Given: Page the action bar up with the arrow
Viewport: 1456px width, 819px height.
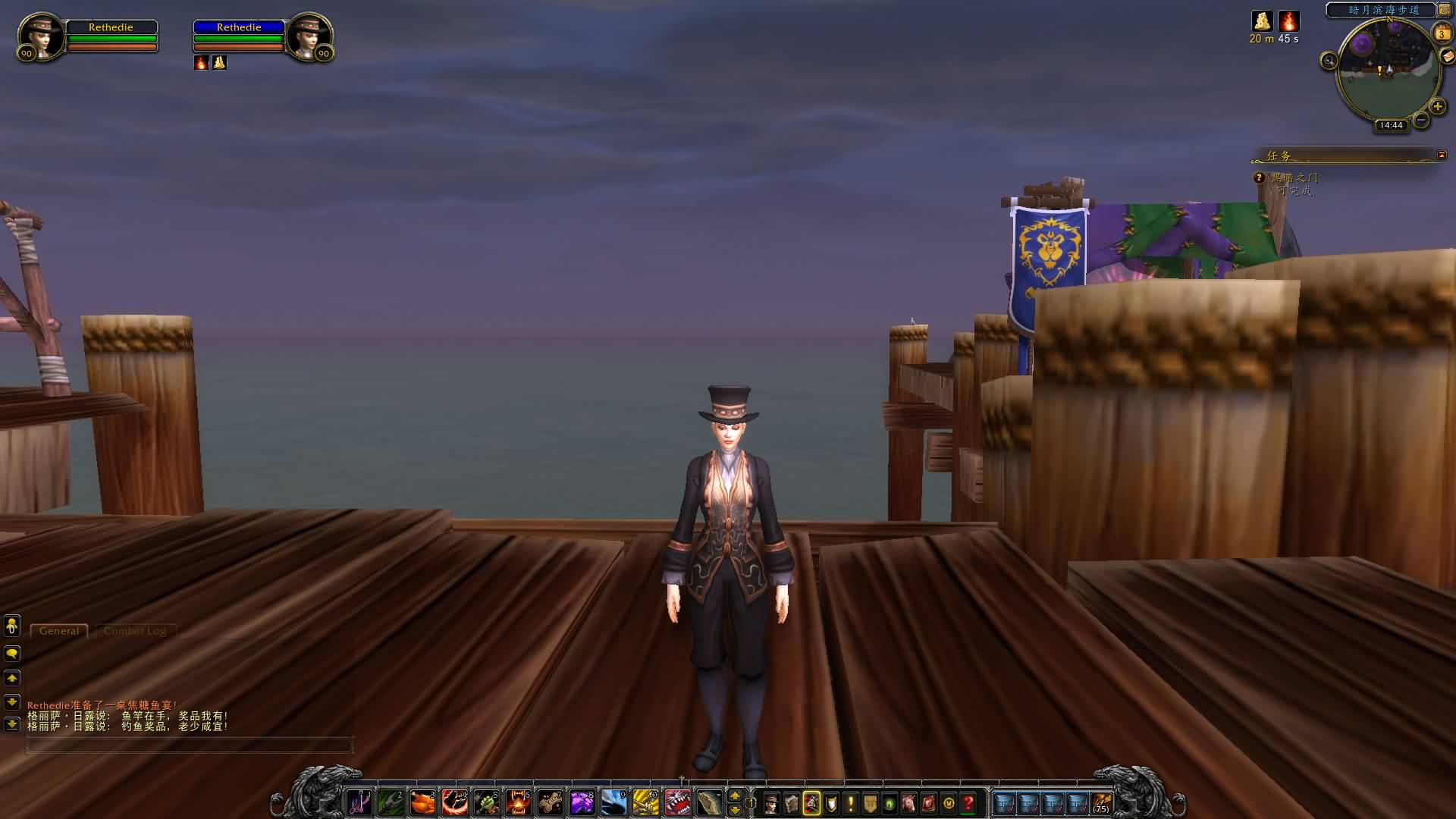Looking at the screenshot, I should coord(734,795).
